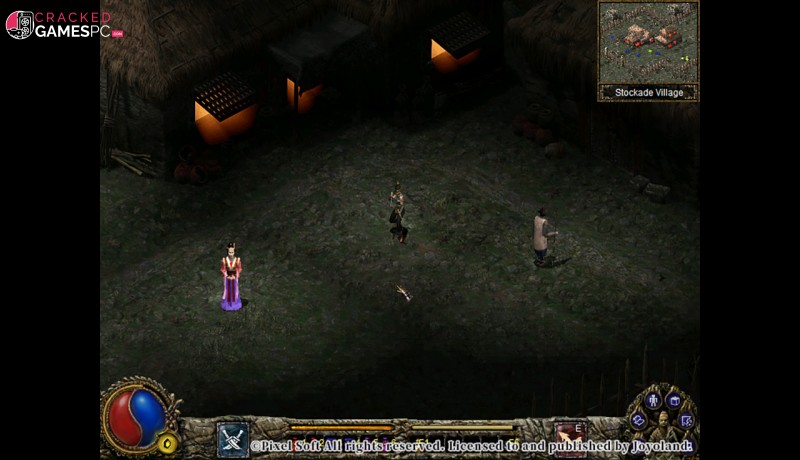Screen dimensions: 800x460
Task: Select the red arrow skill slot
Action: [571, 436]
